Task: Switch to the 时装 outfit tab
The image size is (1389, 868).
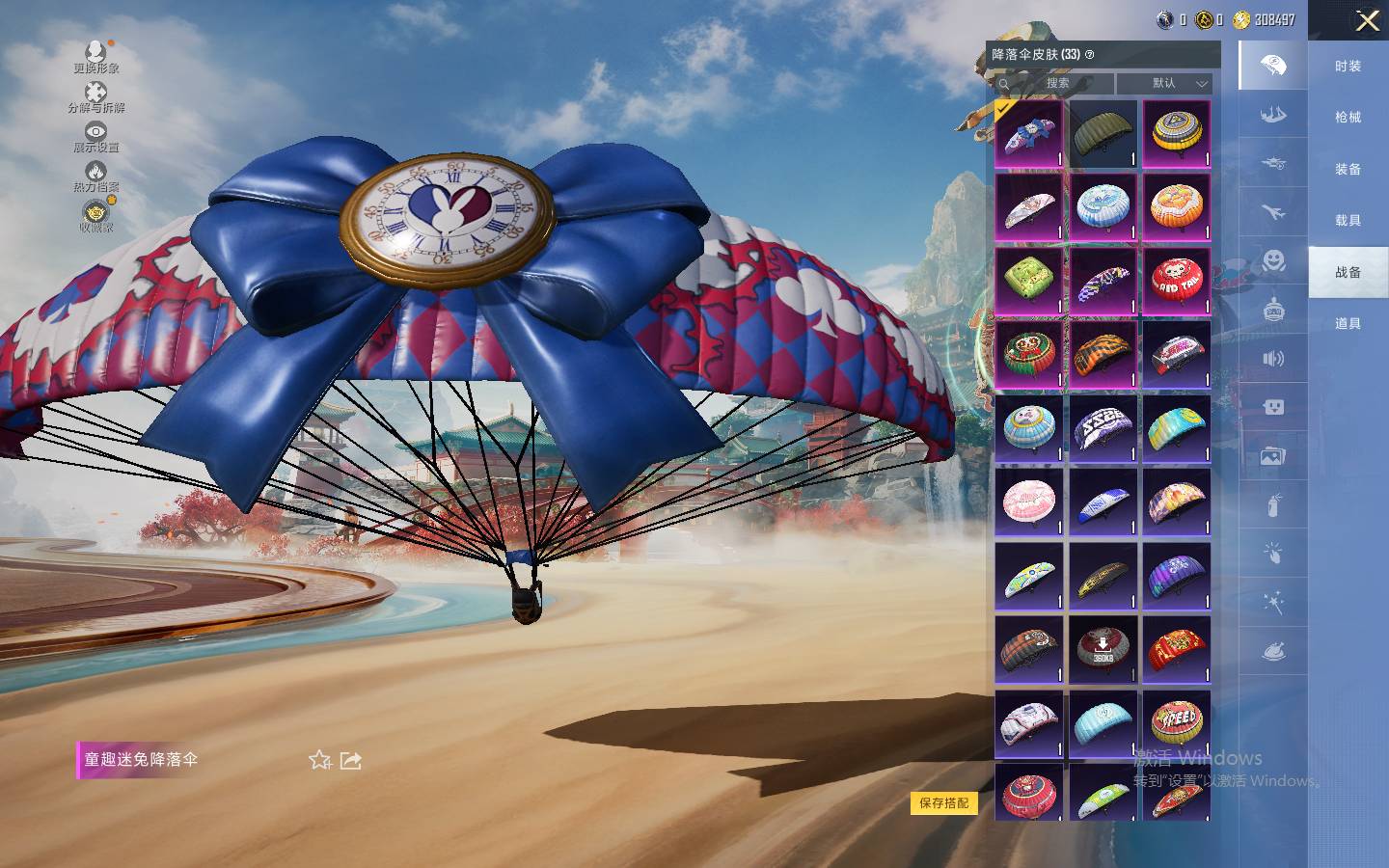Action: pos(1348,66)
